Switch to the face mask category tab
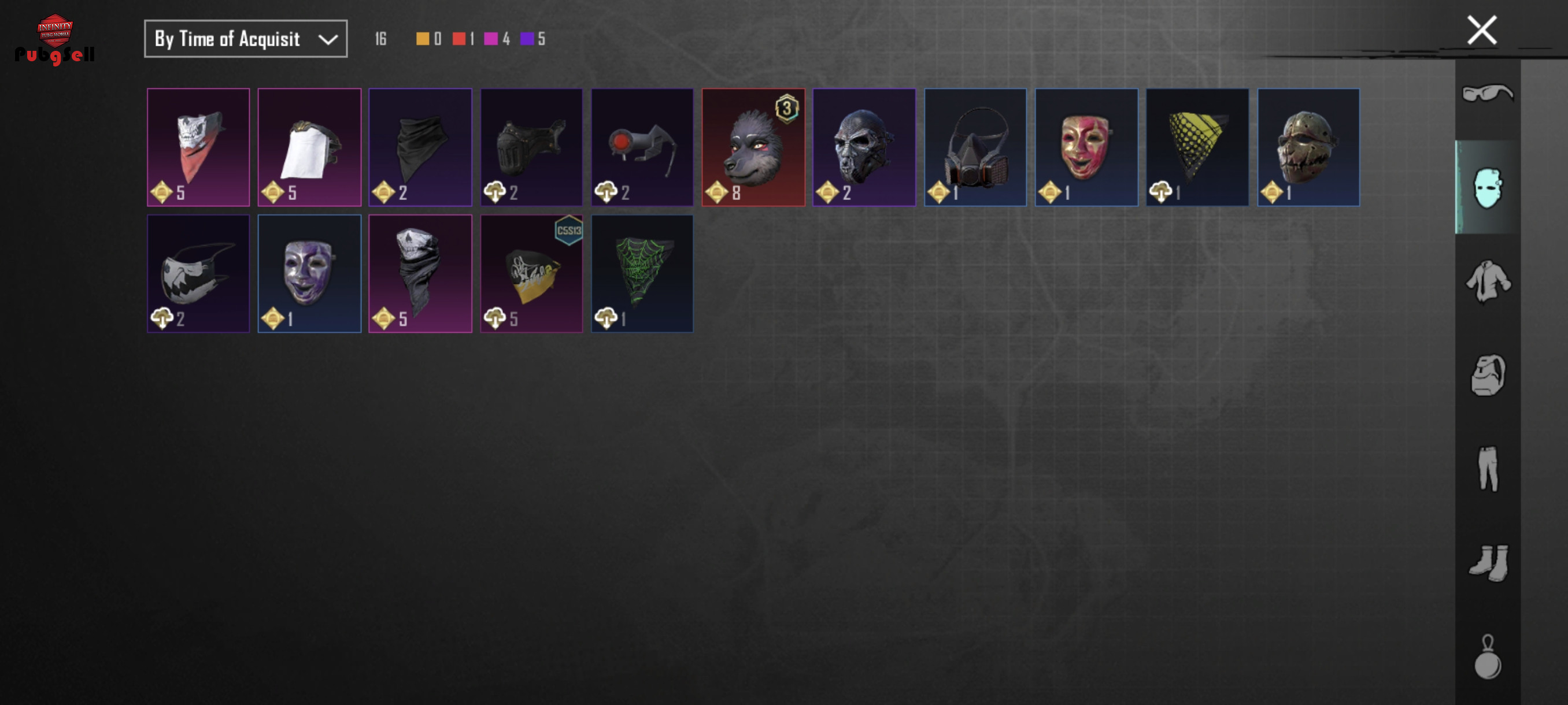Viewport: 1568px width, 705px height. tap(1487, 187)
